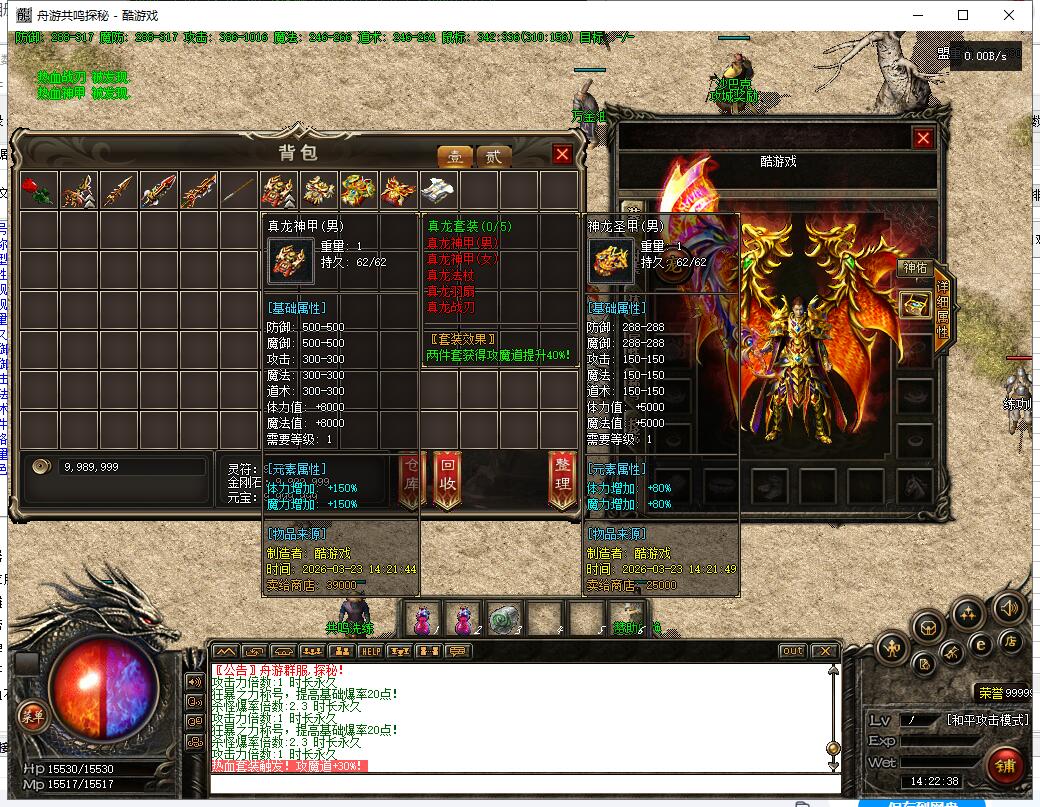1040x807 pixels.
Task: Close the chat box with X
Action: pyautogui.click(x=824, y=651)
